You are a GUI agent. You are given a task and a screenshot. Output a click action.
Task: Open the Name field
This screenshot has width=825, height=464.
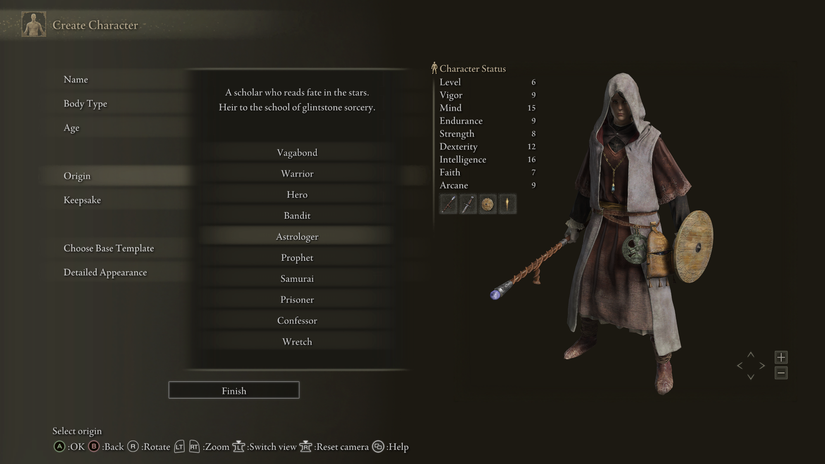[76, 80]
